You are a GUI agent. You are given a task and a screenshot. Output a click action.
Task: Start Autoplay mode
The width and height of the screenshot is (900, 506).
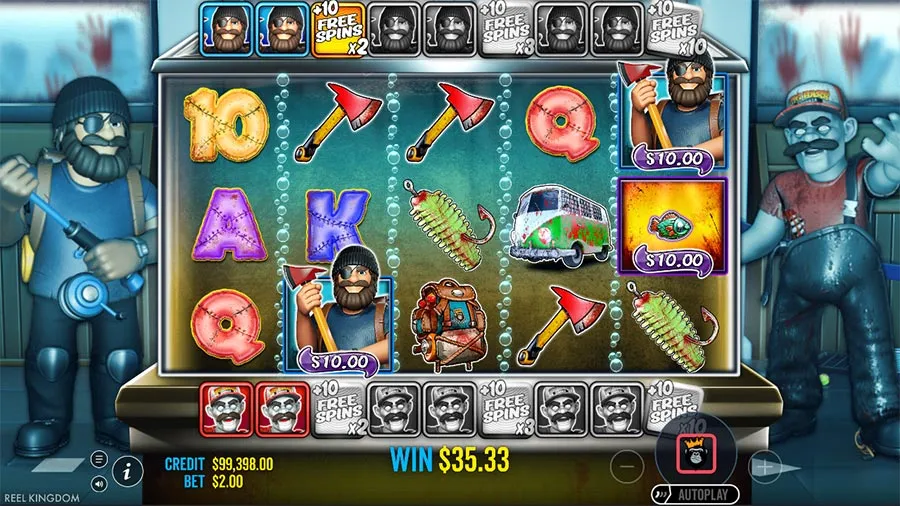click(700, 494)
